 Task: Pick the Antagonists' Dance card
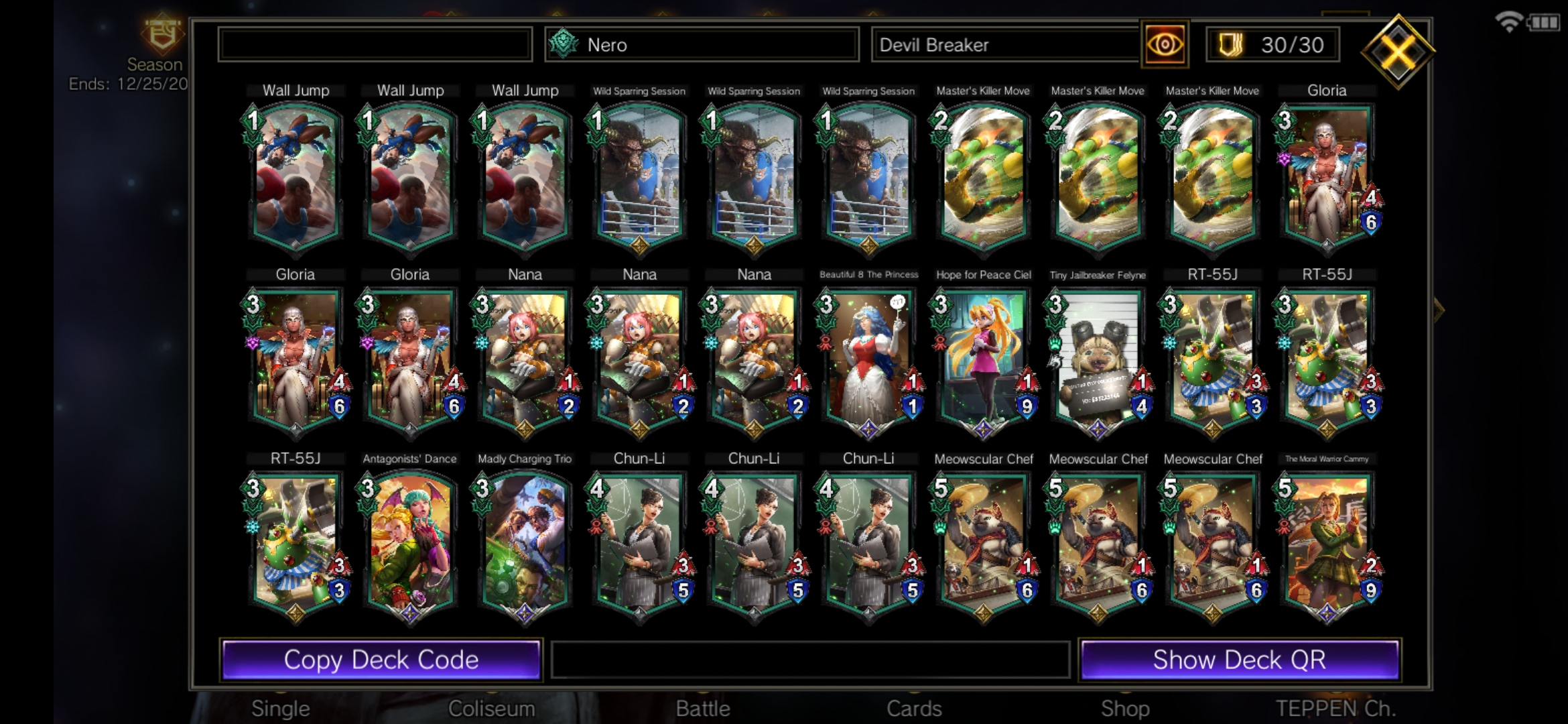click(x=409, y=544)
